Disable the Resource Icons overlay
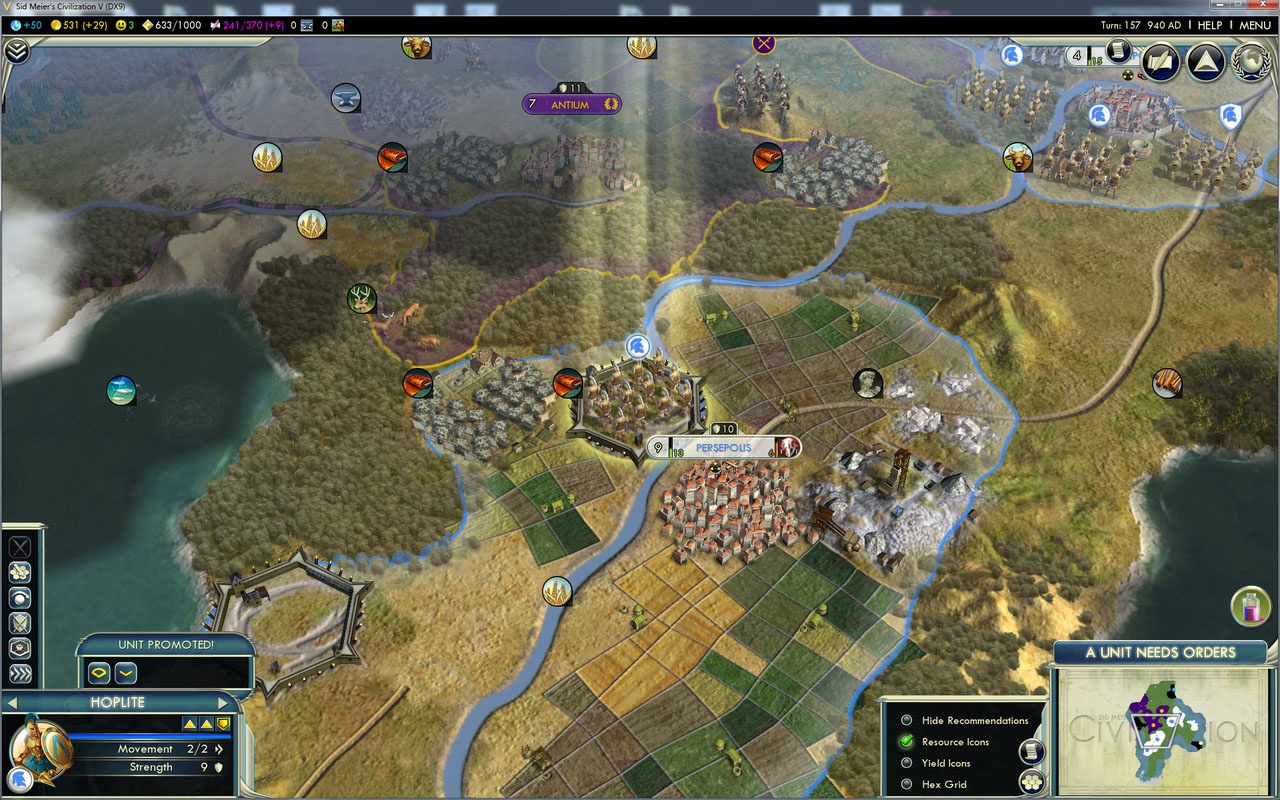The height and width of the screenshot is (800, 1280). click(907, 741)
